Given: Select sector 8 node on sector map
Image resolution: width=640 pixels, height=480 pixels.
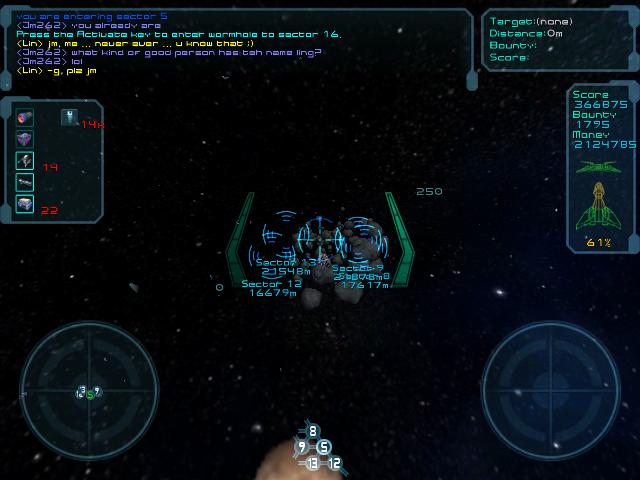Looking at the screenshot, I should (312, 432).
